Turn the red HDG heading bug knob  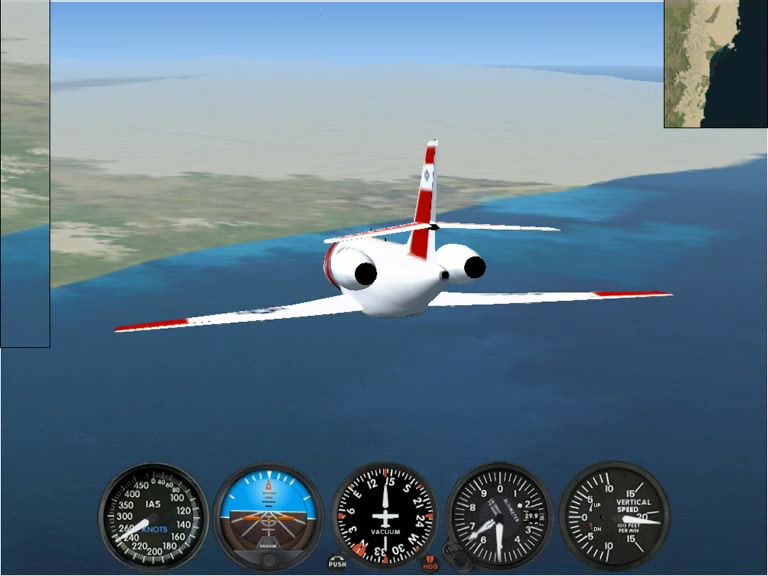click(431, 563)
